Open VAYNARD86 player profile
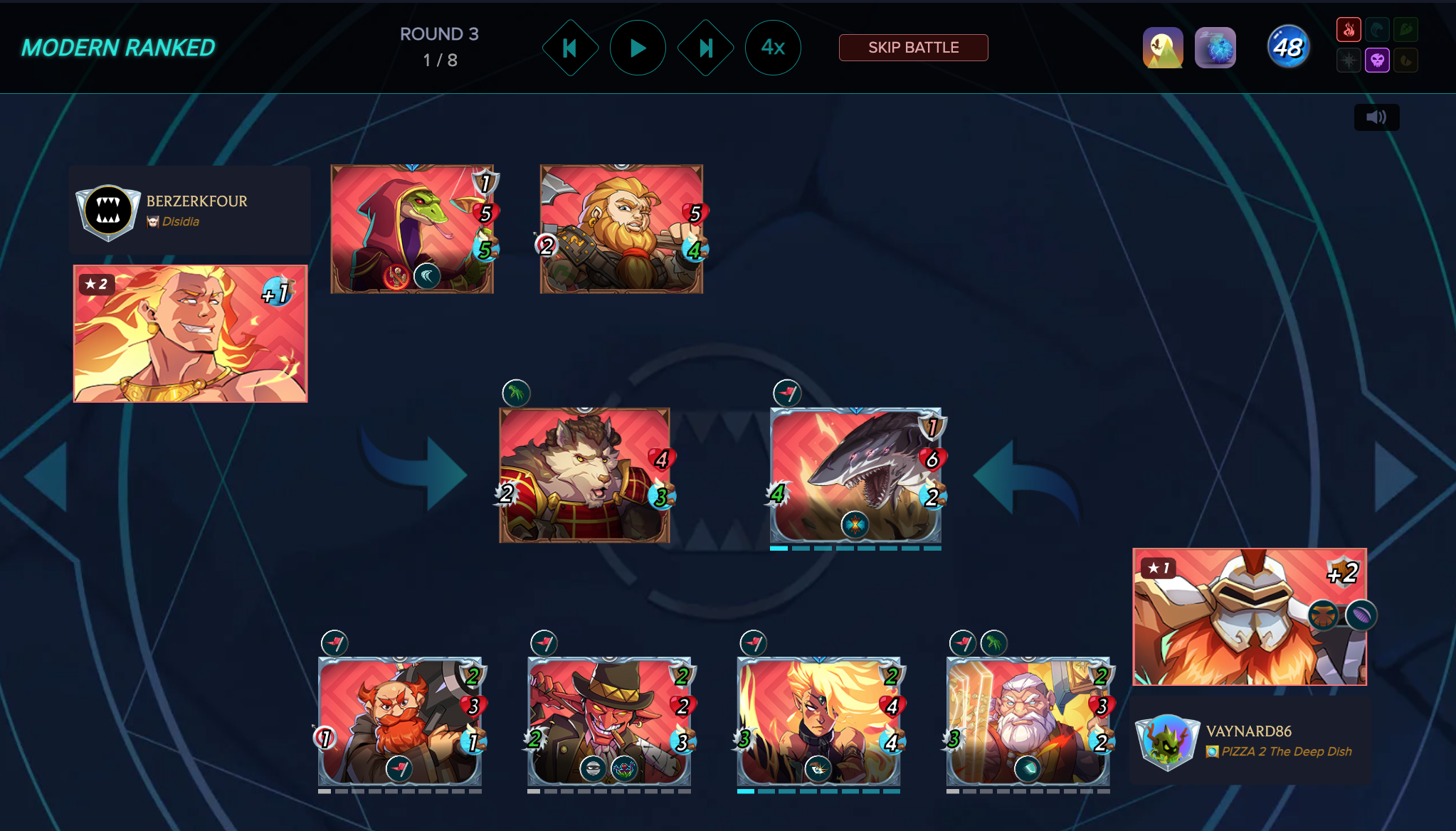The width and height of the screenshot is (1456, 831). coord(1248,731)
